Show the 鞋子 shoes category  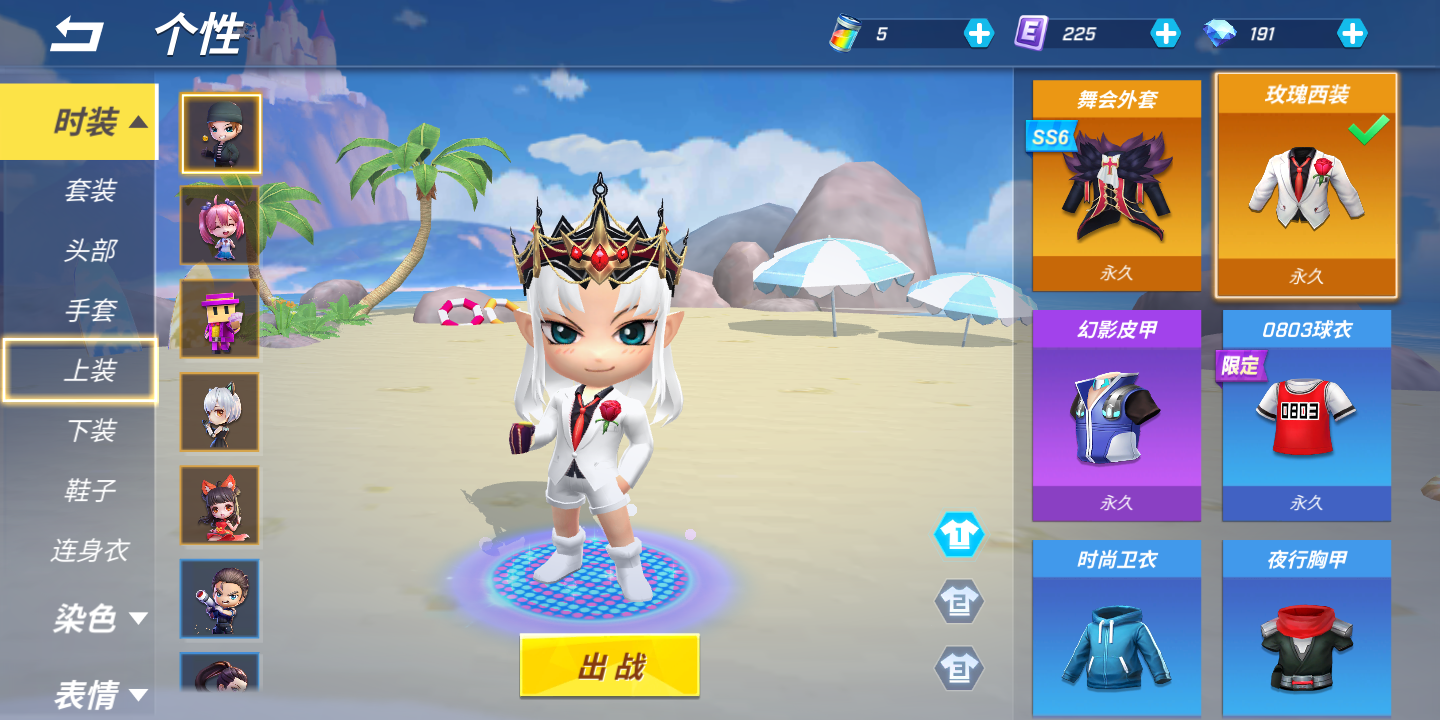click(90, 490)
